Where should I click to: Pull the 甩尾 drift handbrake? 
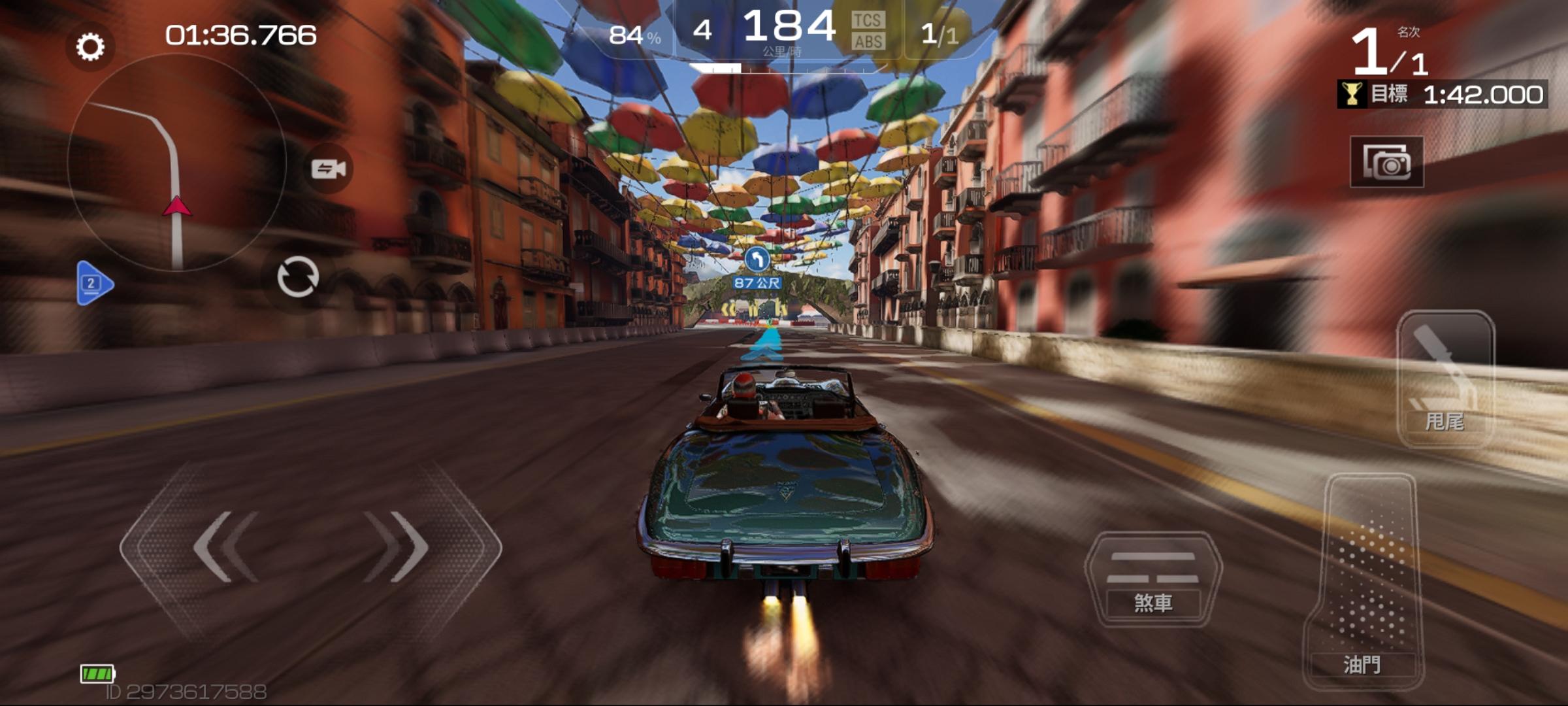[1445, 379]
